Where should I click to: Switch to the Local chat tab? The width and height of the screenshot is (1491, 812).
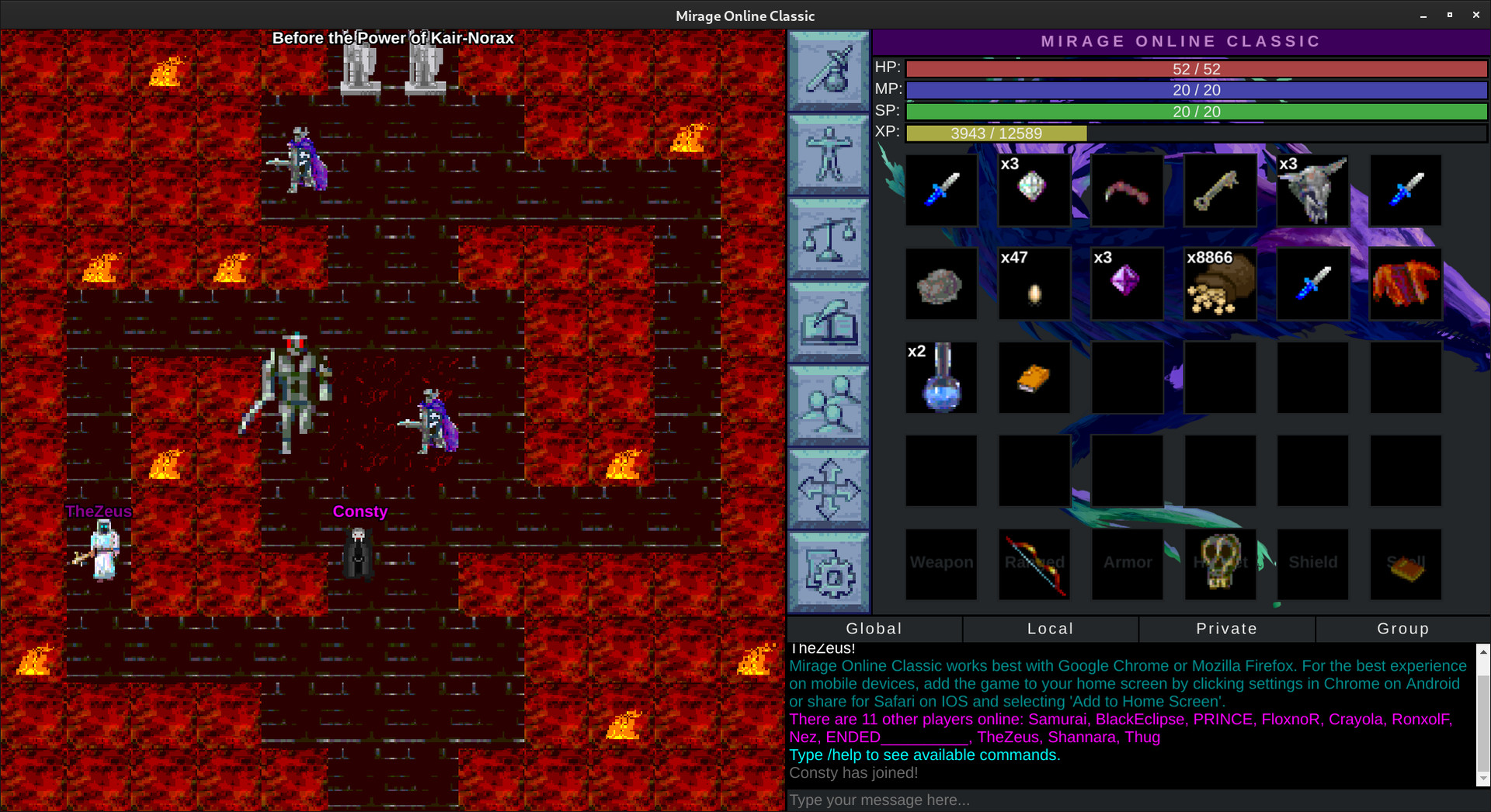pos(1051,629)
